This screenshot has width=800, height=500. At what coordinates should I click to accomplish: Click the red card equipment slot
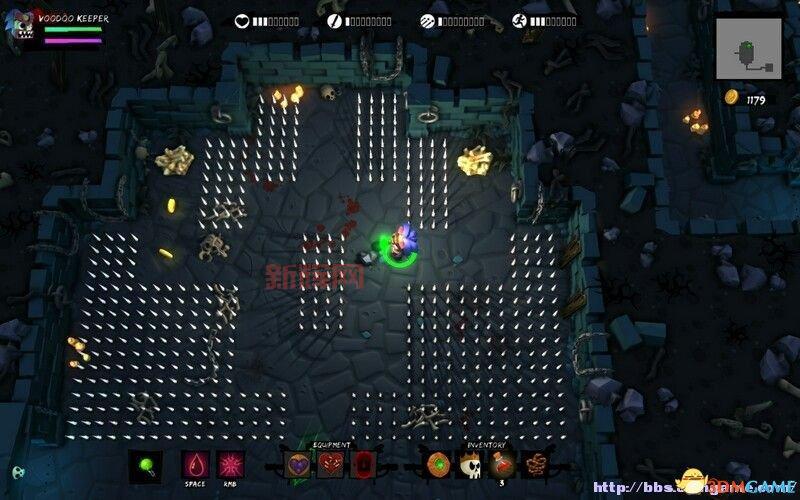pyautogui.click(x=362, y=465)
